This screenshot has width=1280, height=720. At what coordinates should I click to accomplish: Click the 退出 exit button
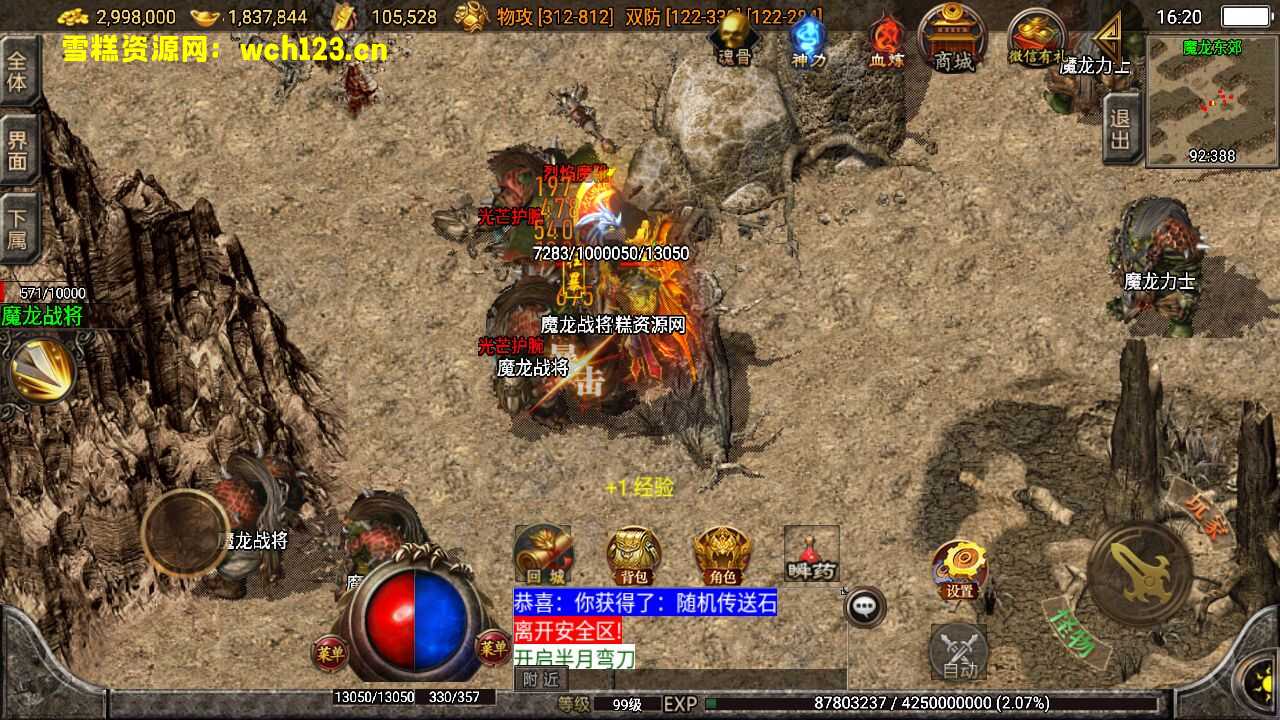coord(1121,128)
